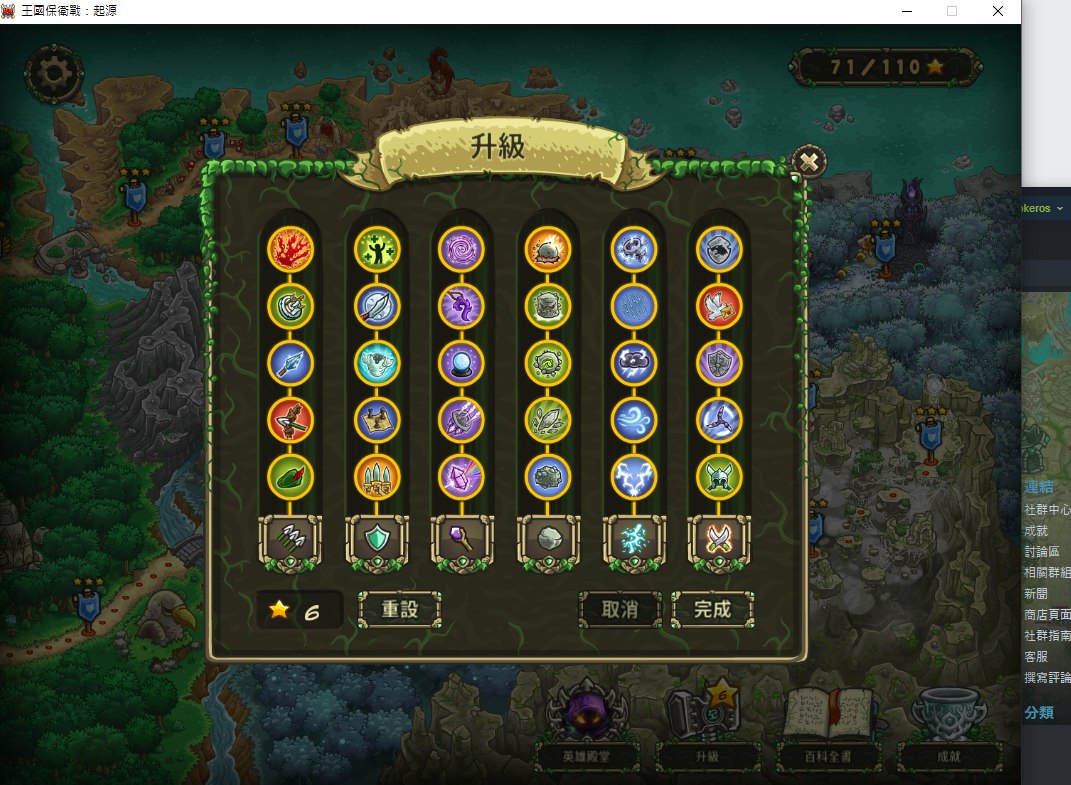Choose the row of spikes barracks upgrade
This screenshot has height=785, width=1071.
click(x=377, y=477)
